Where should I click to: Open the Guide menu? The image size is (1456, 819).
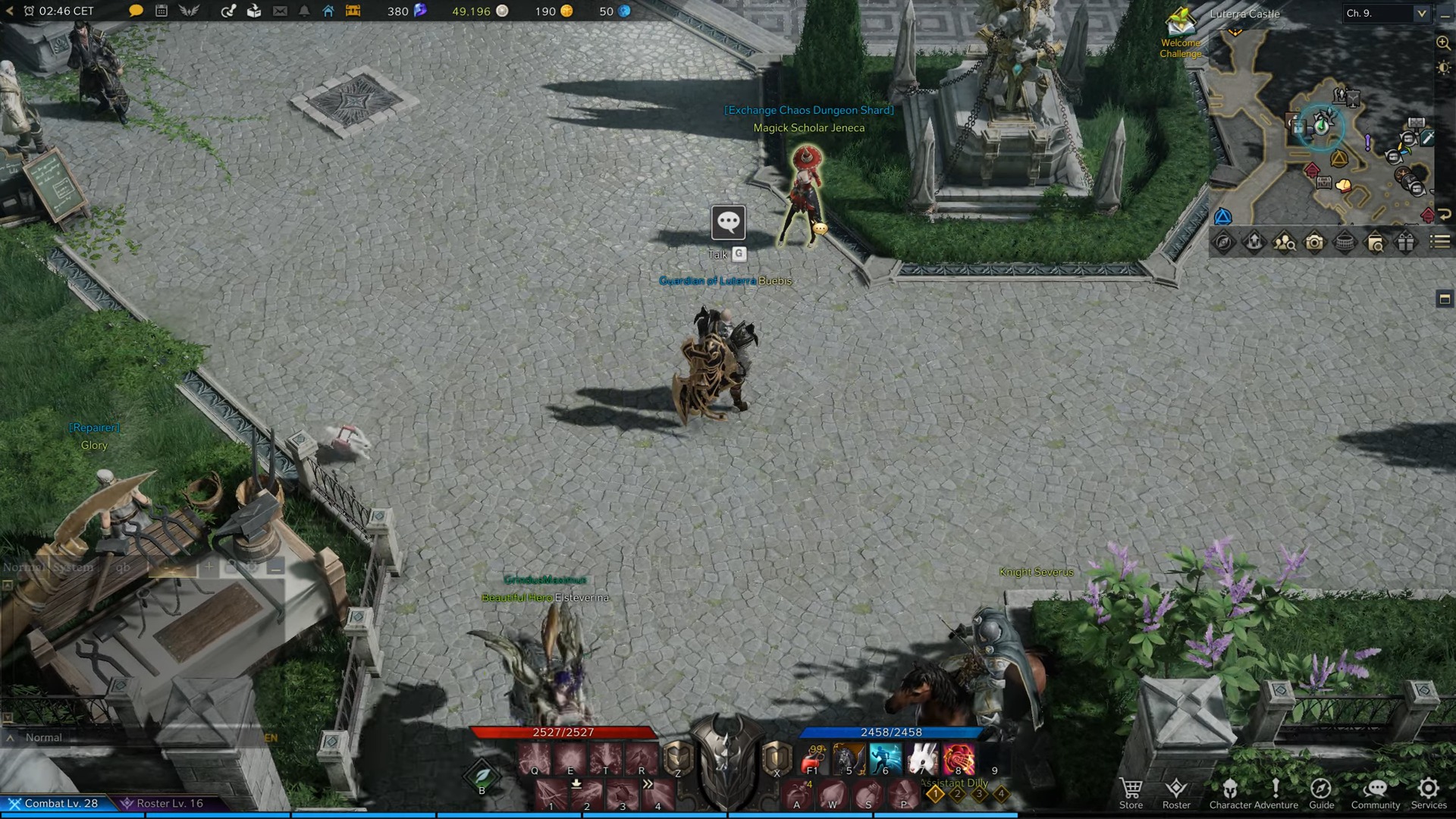click(x=1321, y=793)
